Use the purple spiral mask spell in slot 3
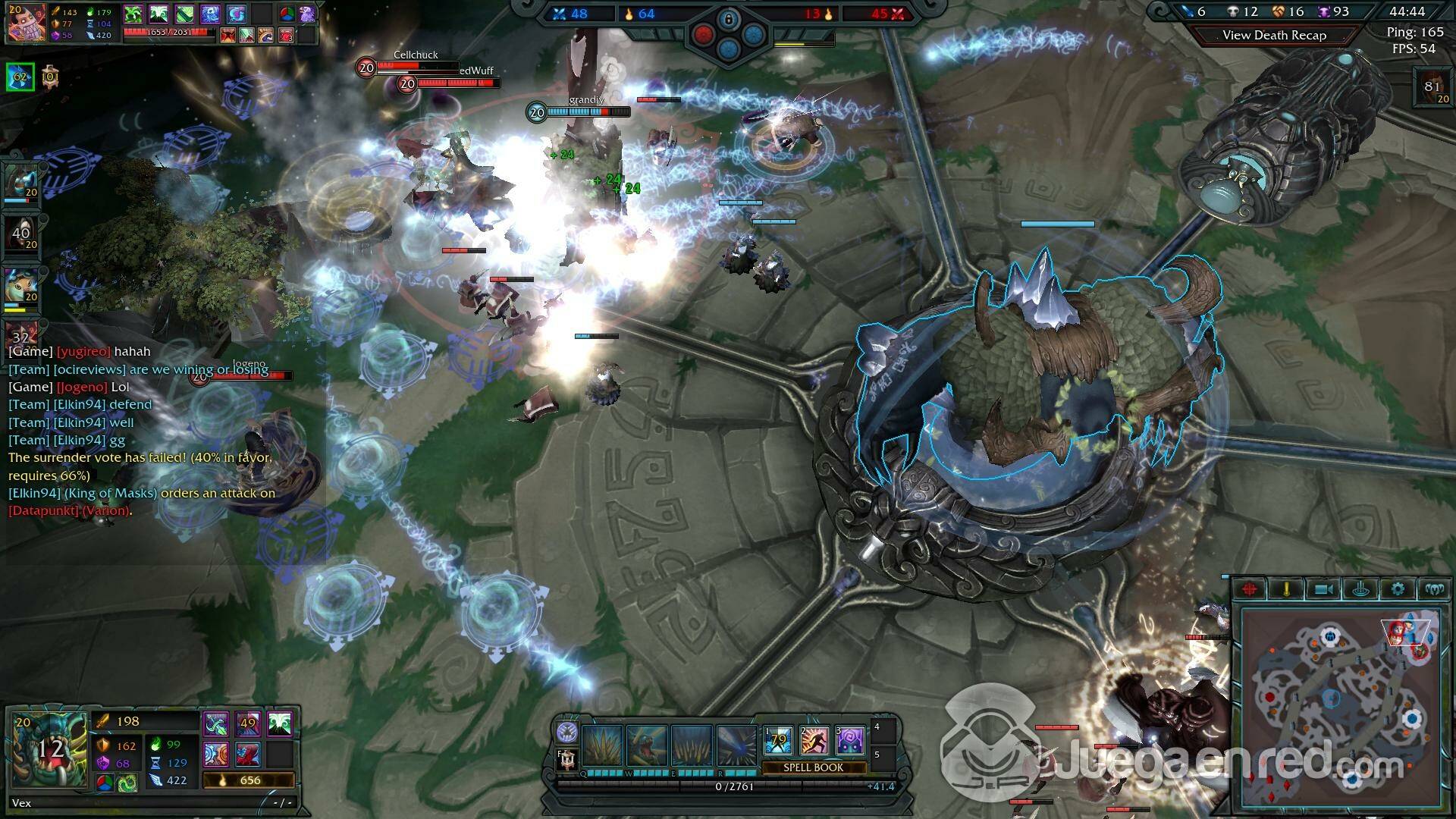The image size is (1456, 819). 851,741
